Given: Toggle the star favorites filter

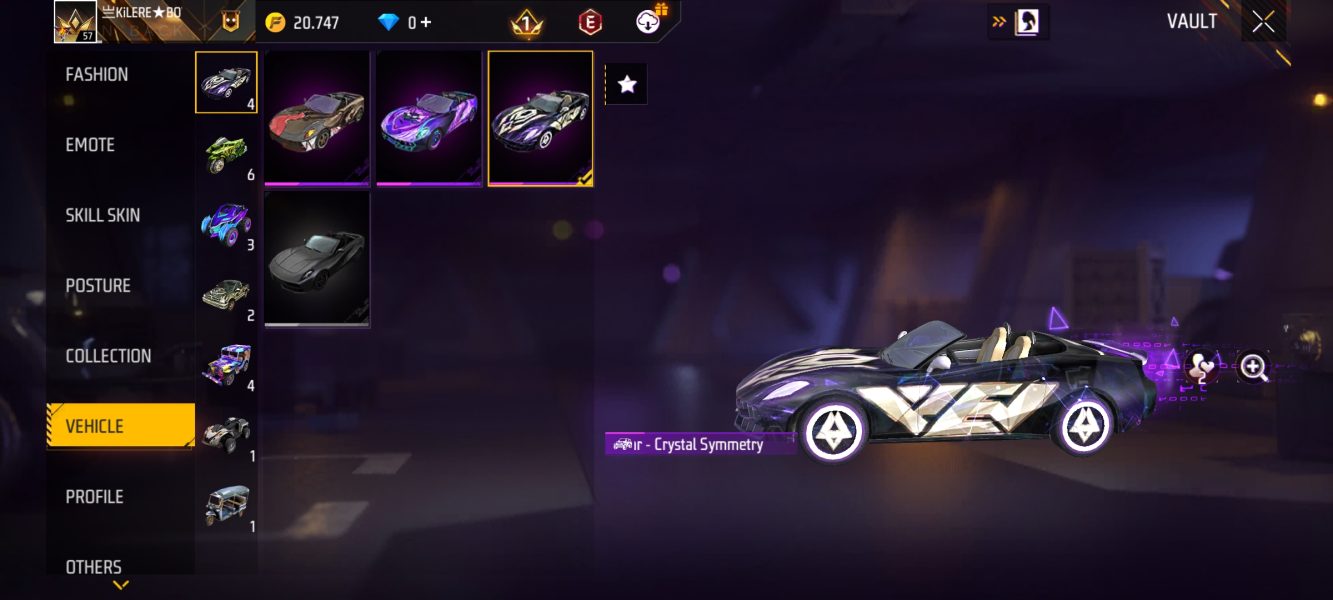Looking at the screenshot, I should [x=627, y=85].
